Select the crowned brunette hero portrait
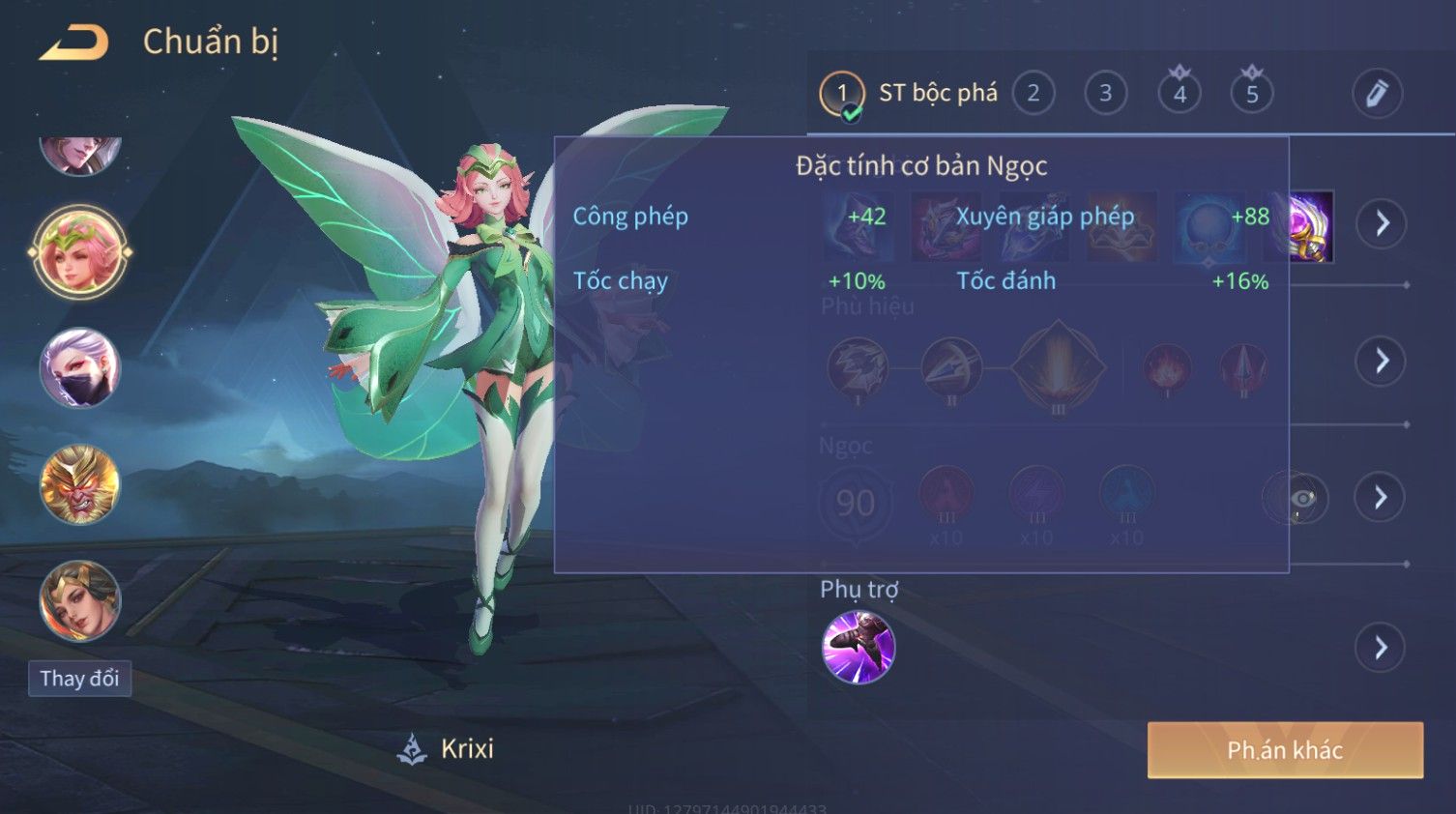 pos(80,600)
